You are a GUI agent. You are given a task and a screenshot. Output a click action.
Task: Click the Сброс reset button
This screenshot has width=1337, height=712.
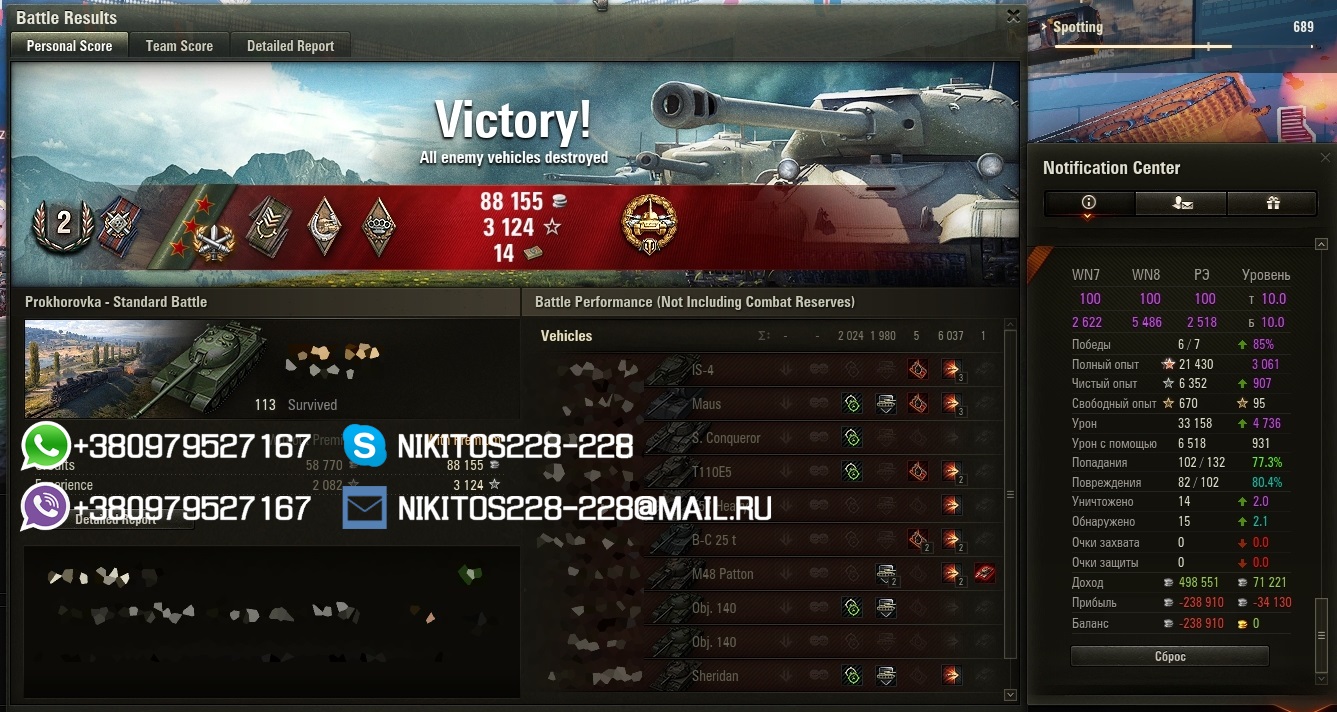(1169, 657)
